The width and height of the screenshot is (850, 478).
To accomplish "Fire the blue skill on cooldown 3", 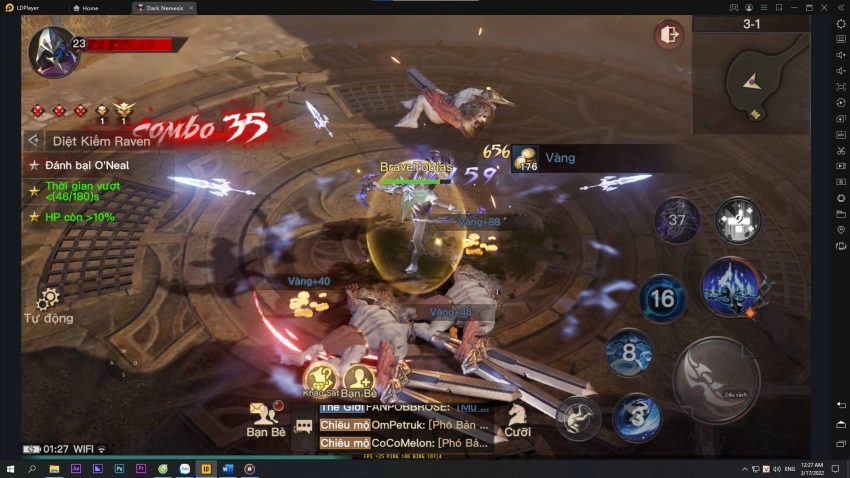I will click(x=637, y=417).
